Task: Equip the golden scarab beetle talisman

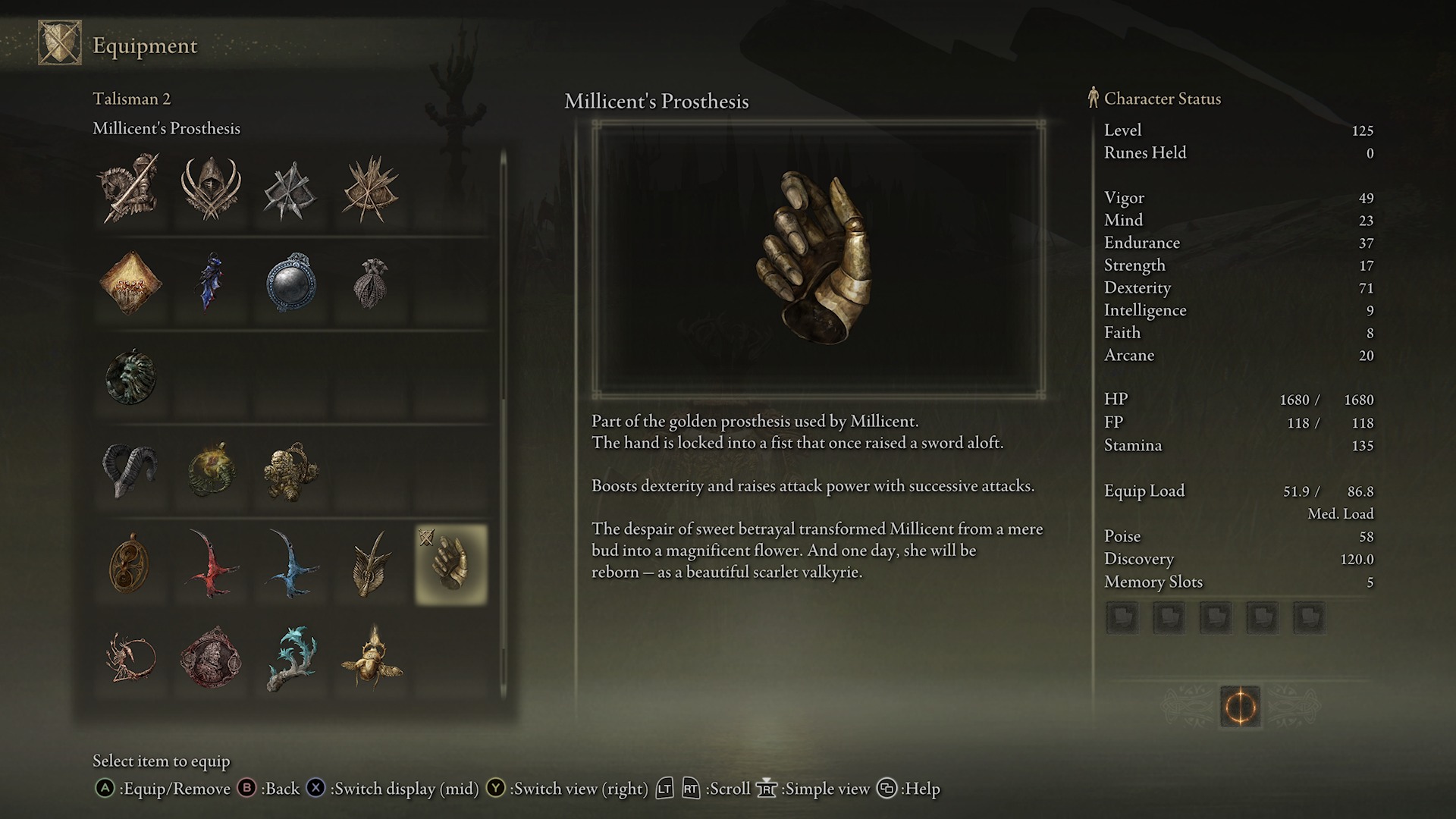Action: pos(372,658)
